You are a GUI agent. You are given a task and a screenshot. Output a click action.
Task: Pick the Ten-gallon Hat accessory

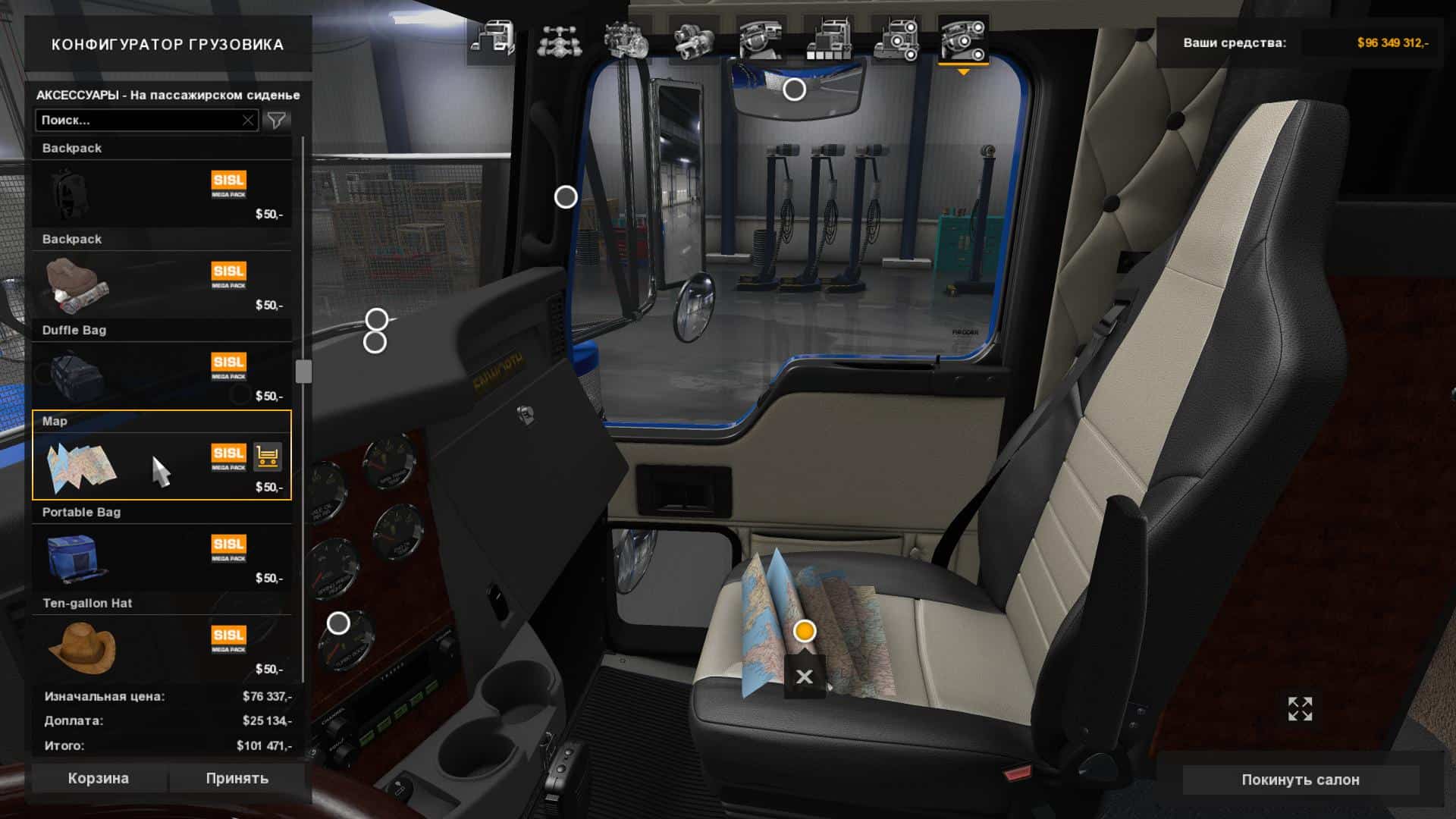click(x=162, y=646)
